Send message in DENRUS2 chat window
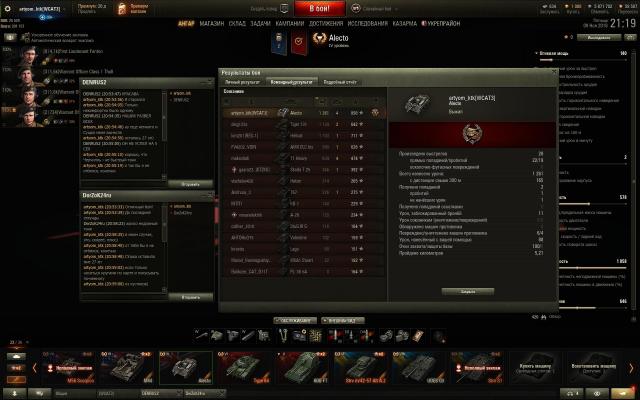640x400 pixels. pyautogui.click(x=189, y=184)
